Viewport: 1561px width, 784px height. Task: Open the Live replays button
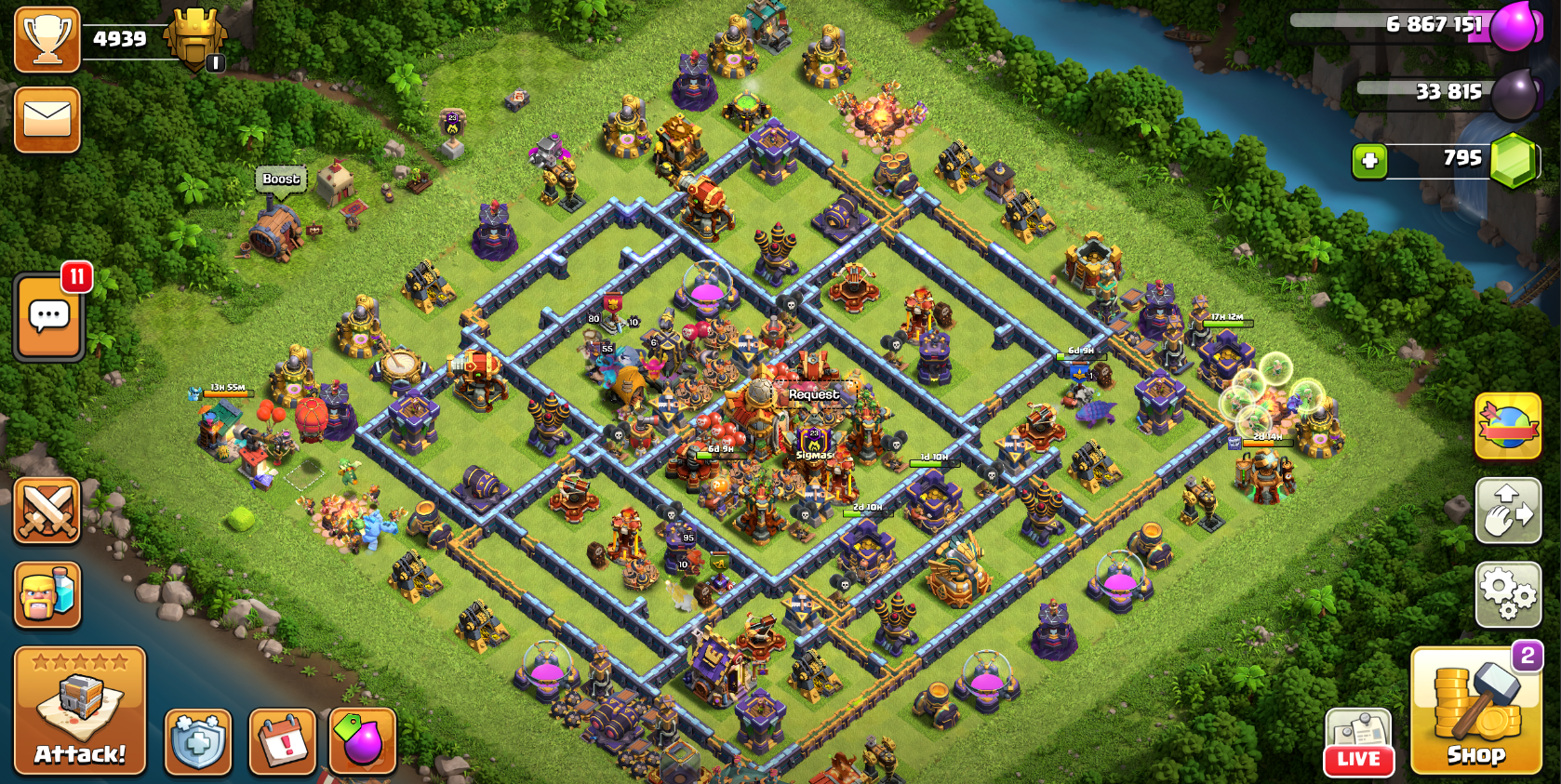(x=1358, y=742)
